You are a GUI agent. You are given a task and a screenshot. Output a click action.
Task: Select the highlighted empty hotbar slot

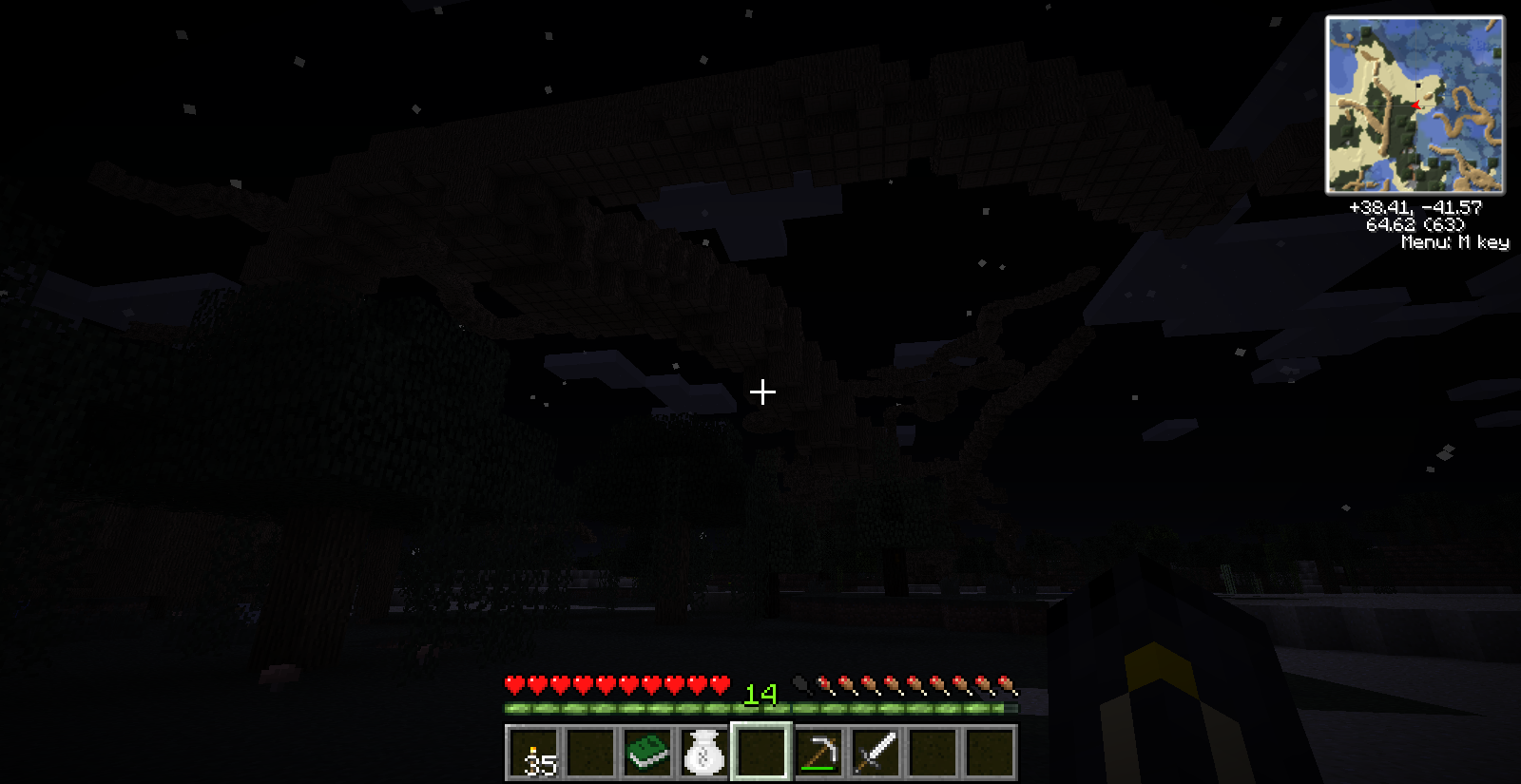761,754
